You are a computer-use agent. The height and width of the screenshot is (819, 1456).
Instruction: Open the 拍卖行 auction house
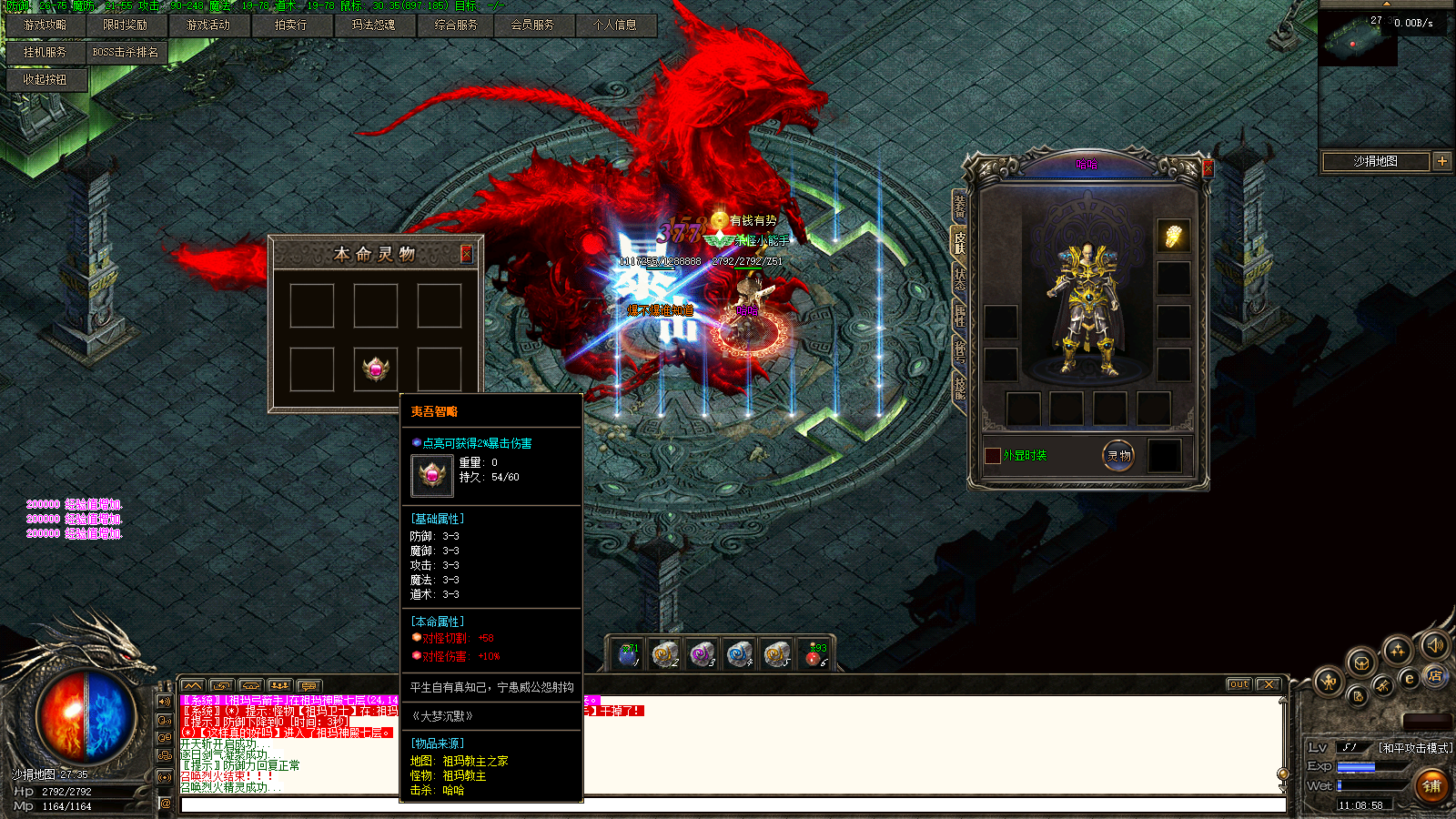tap(291, 25)
